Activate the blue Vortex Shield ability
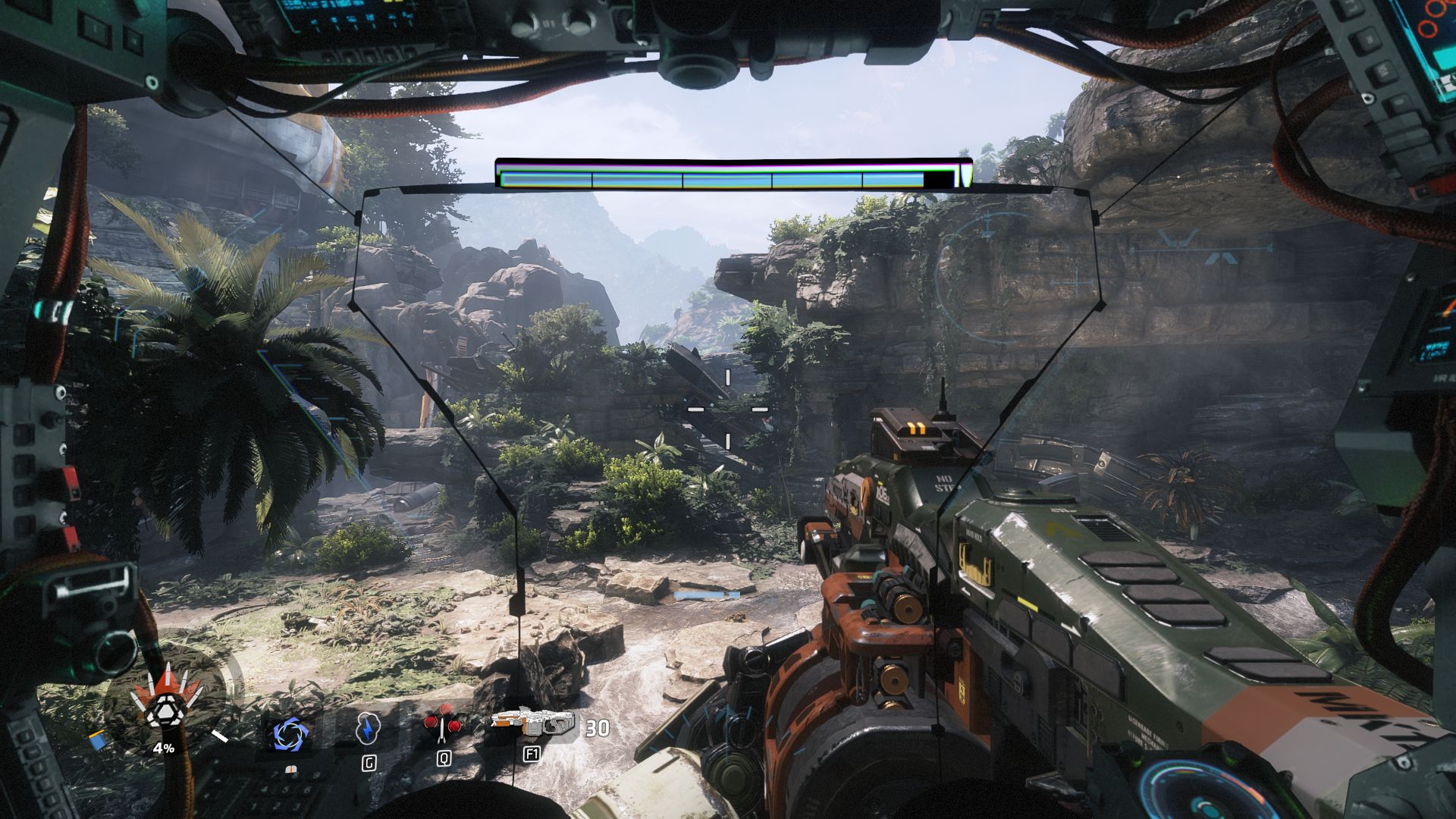 coord(289,733)
